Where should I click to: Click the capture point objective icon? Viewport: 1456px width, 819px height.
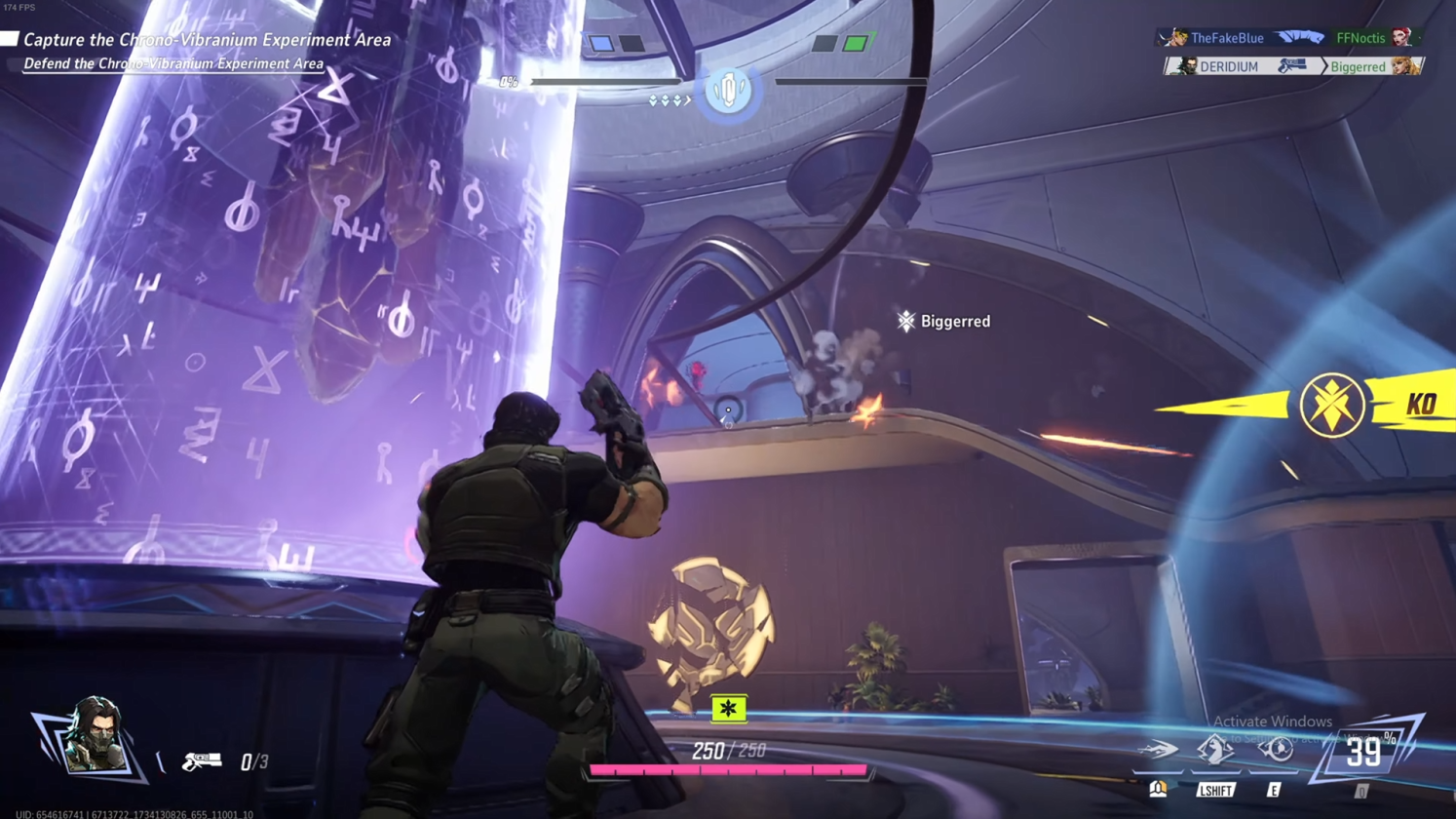coord(728,92)
